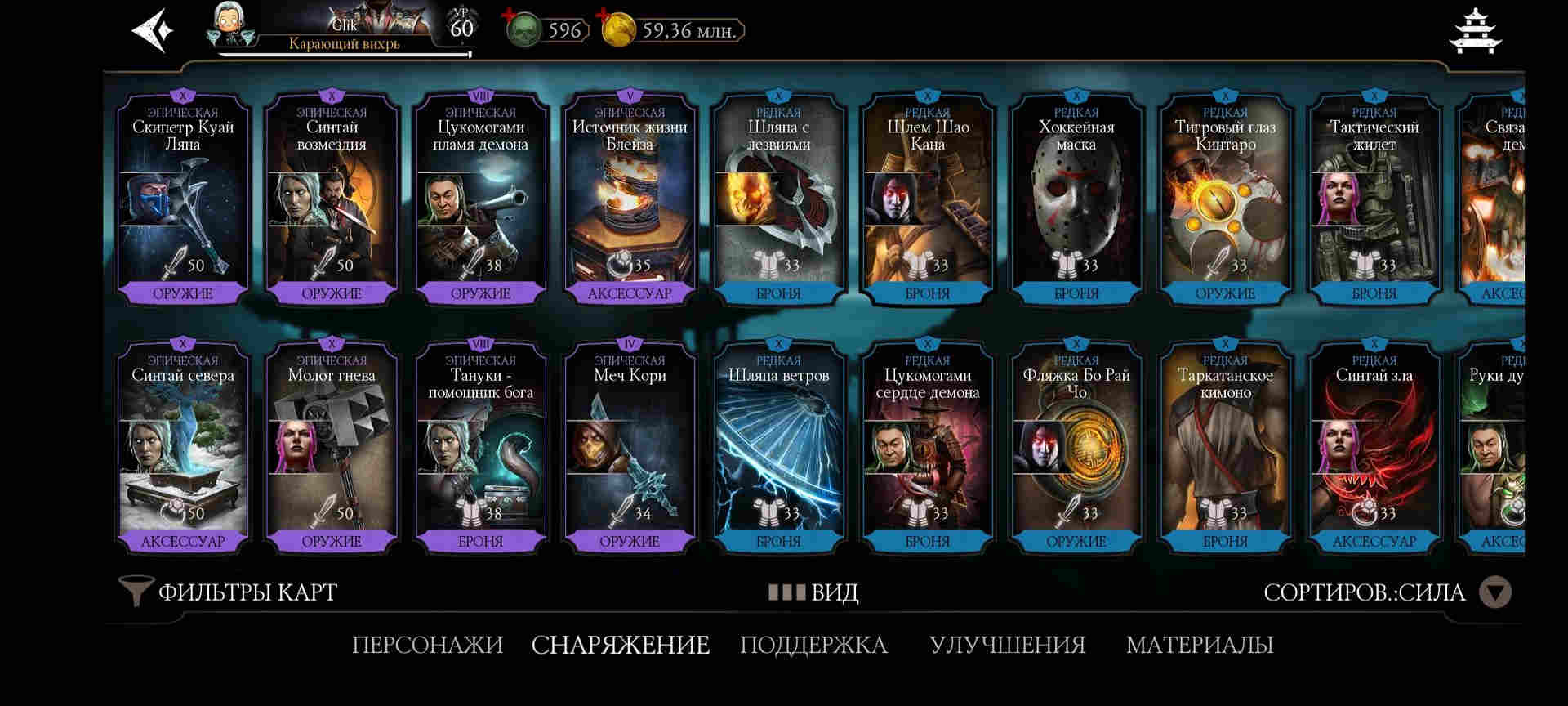
Task: Pick the Хоккейная маска armor card
Action: 1076,200
